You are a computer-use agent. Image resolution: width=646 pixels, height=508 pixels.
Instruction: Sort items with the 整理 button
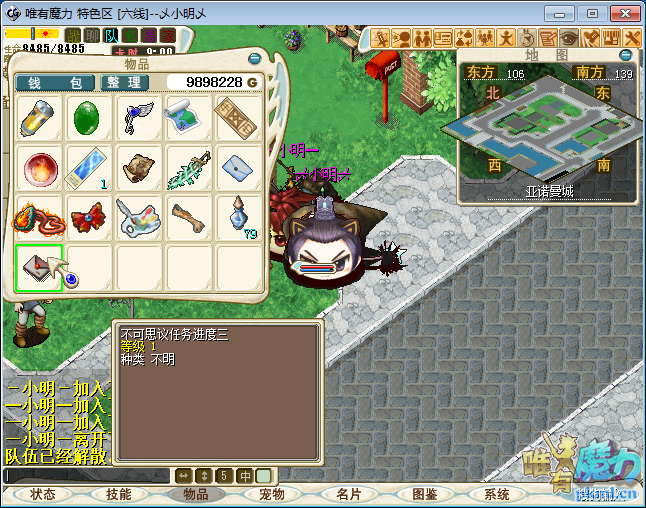coord(123,82)
